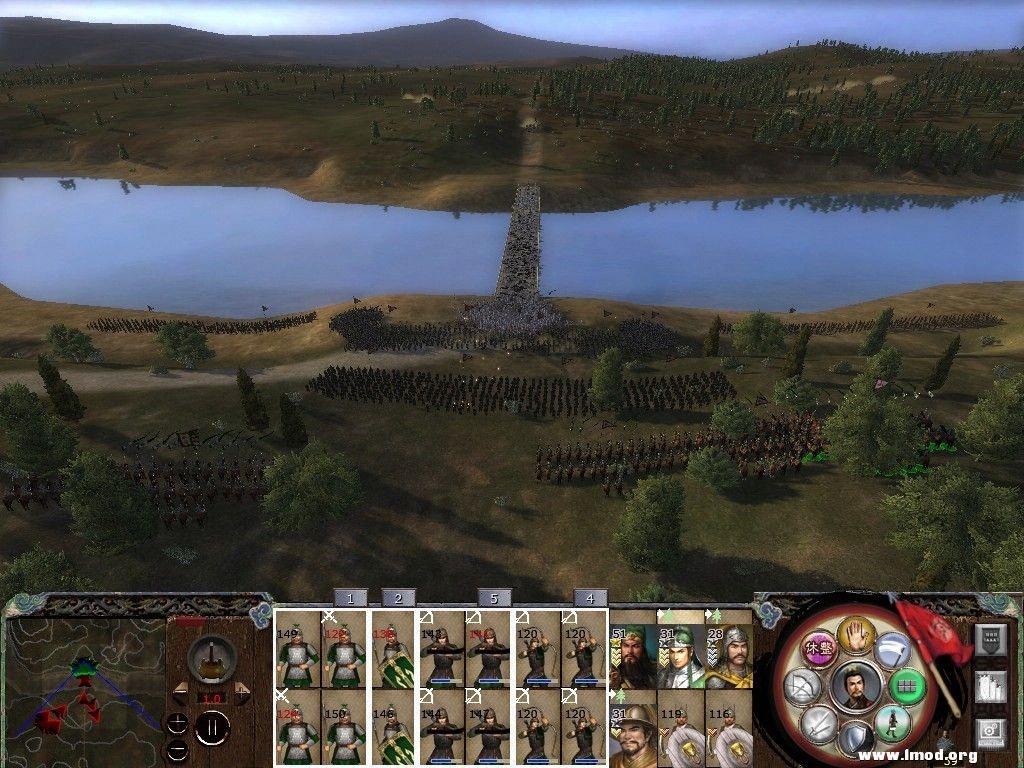Select the shield infantry card with 116 soldiers
1024x768 pixels.
pos(729,735)
